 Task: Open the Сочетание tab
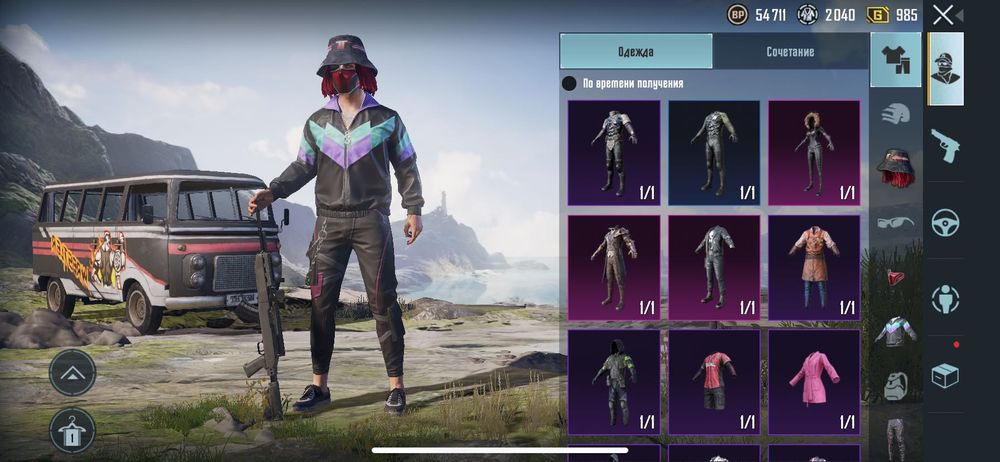point(790,51)
